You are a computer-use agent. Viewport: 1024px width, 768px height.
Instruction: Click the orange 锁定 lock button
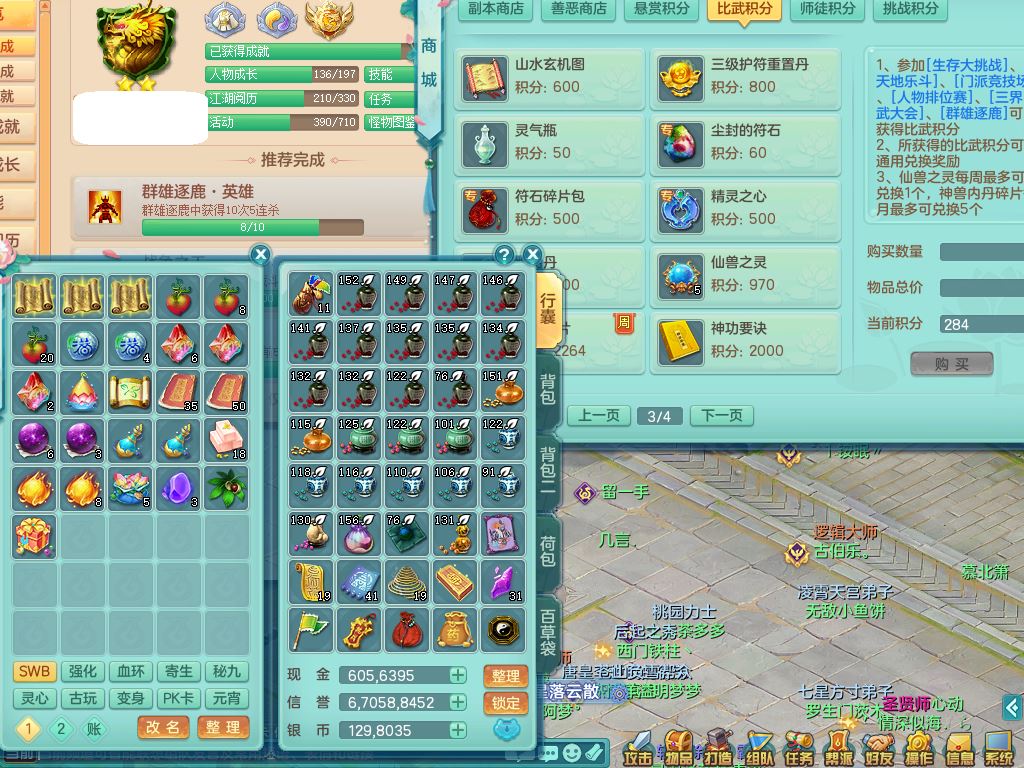tap(505, 703)
